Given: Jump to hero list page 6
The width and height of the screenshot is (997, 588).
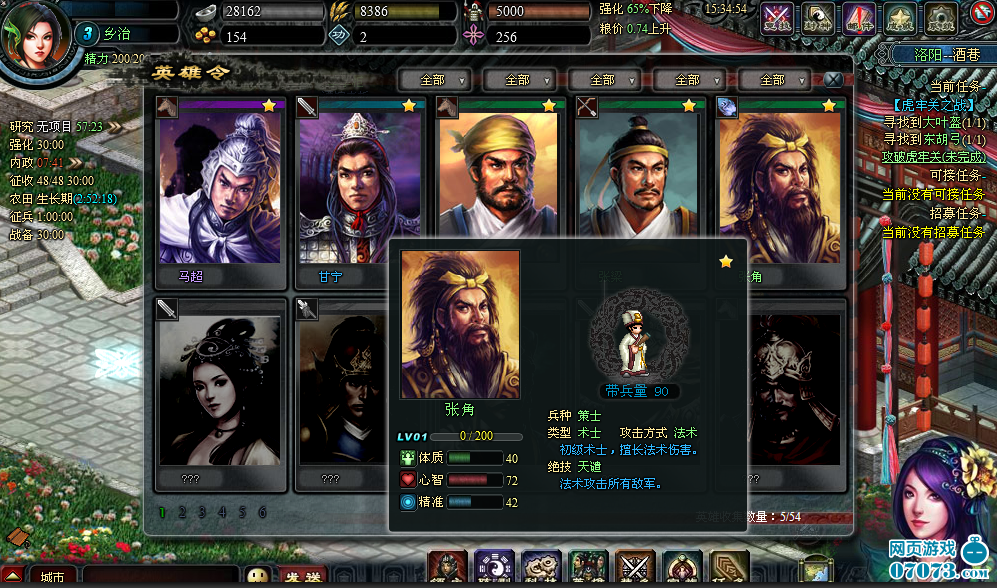Looking at the screenshot, I should click(262, 513).
